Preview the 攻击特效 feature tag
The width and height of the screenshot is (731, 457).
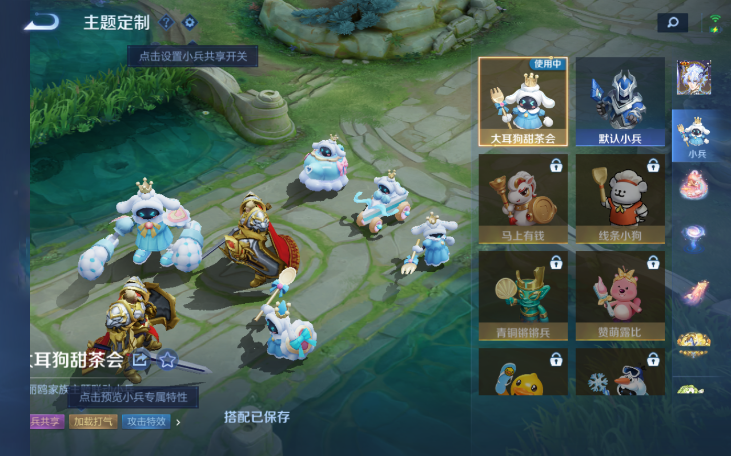click(146, 422)
